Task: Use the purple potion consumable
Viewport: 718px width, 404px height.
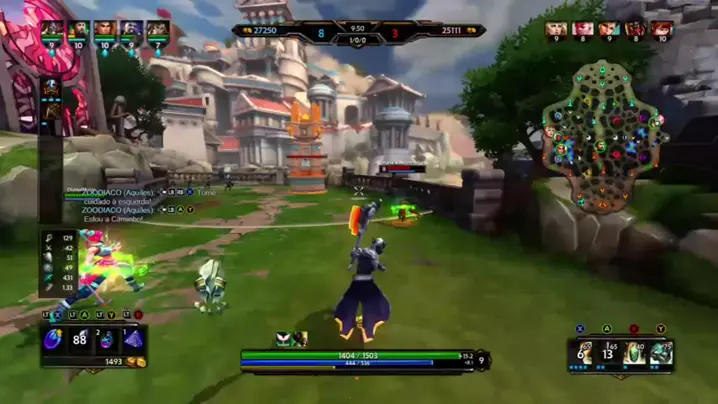Action: point(107,340)
